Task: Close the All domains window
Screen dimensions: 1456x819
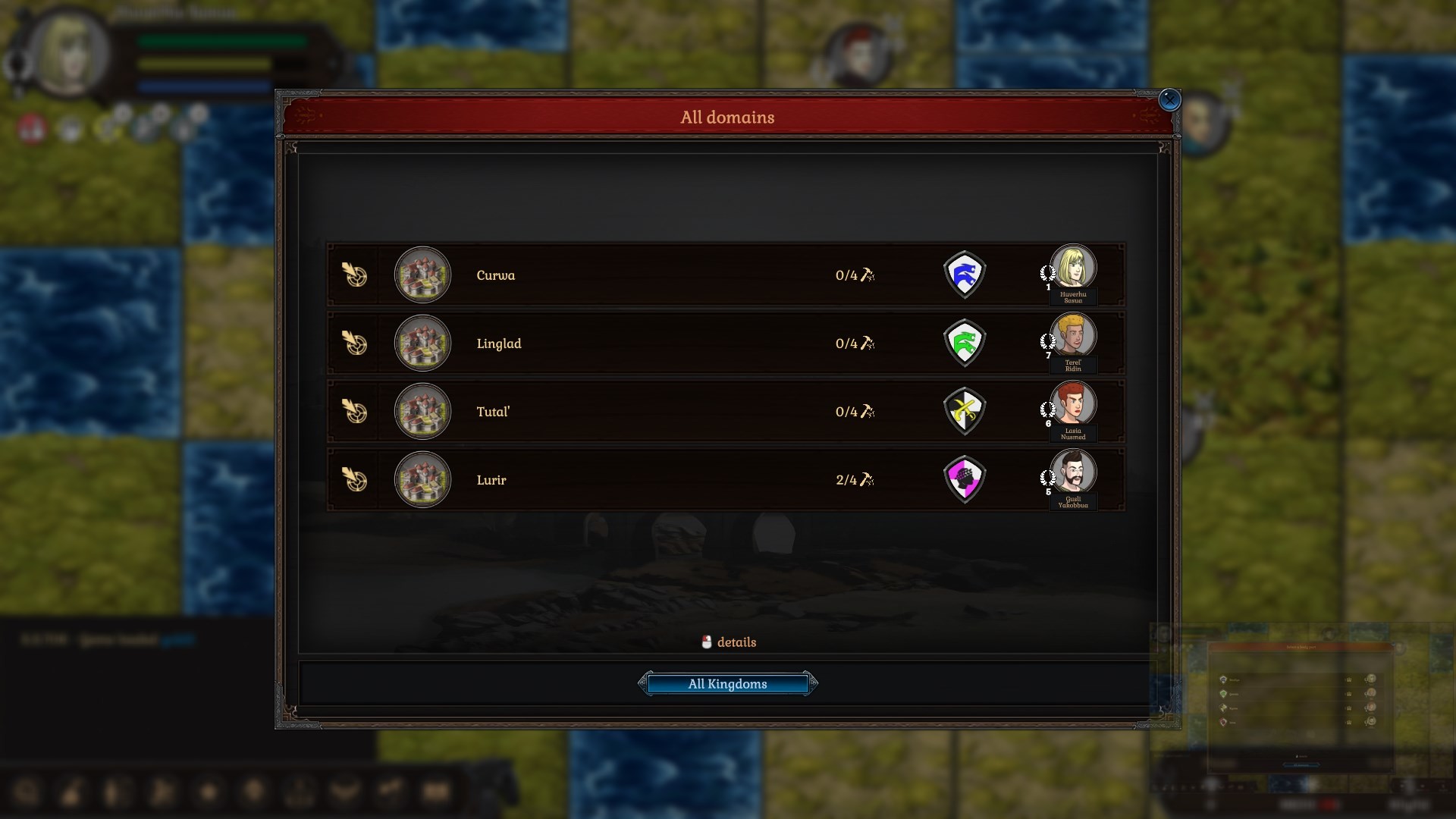Action: pos(1170,100)
